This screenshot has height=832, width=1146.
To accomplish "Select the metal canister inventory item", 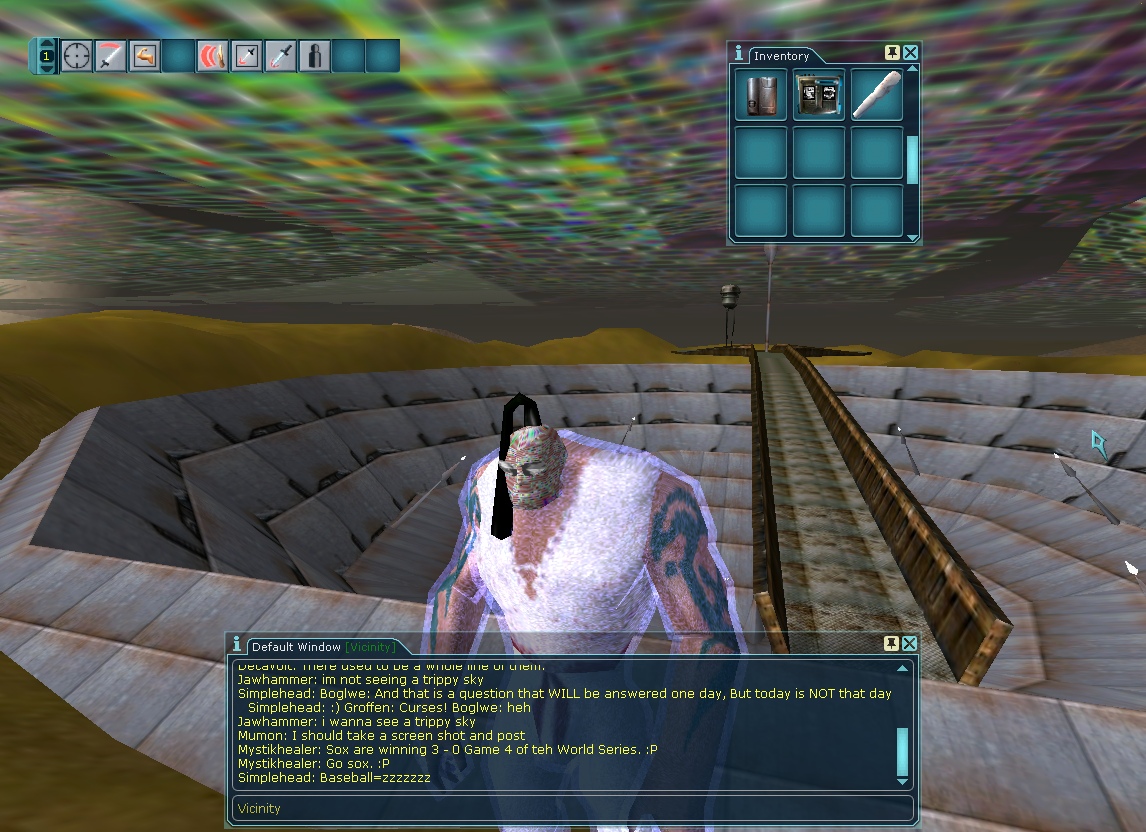I will 760,96.
